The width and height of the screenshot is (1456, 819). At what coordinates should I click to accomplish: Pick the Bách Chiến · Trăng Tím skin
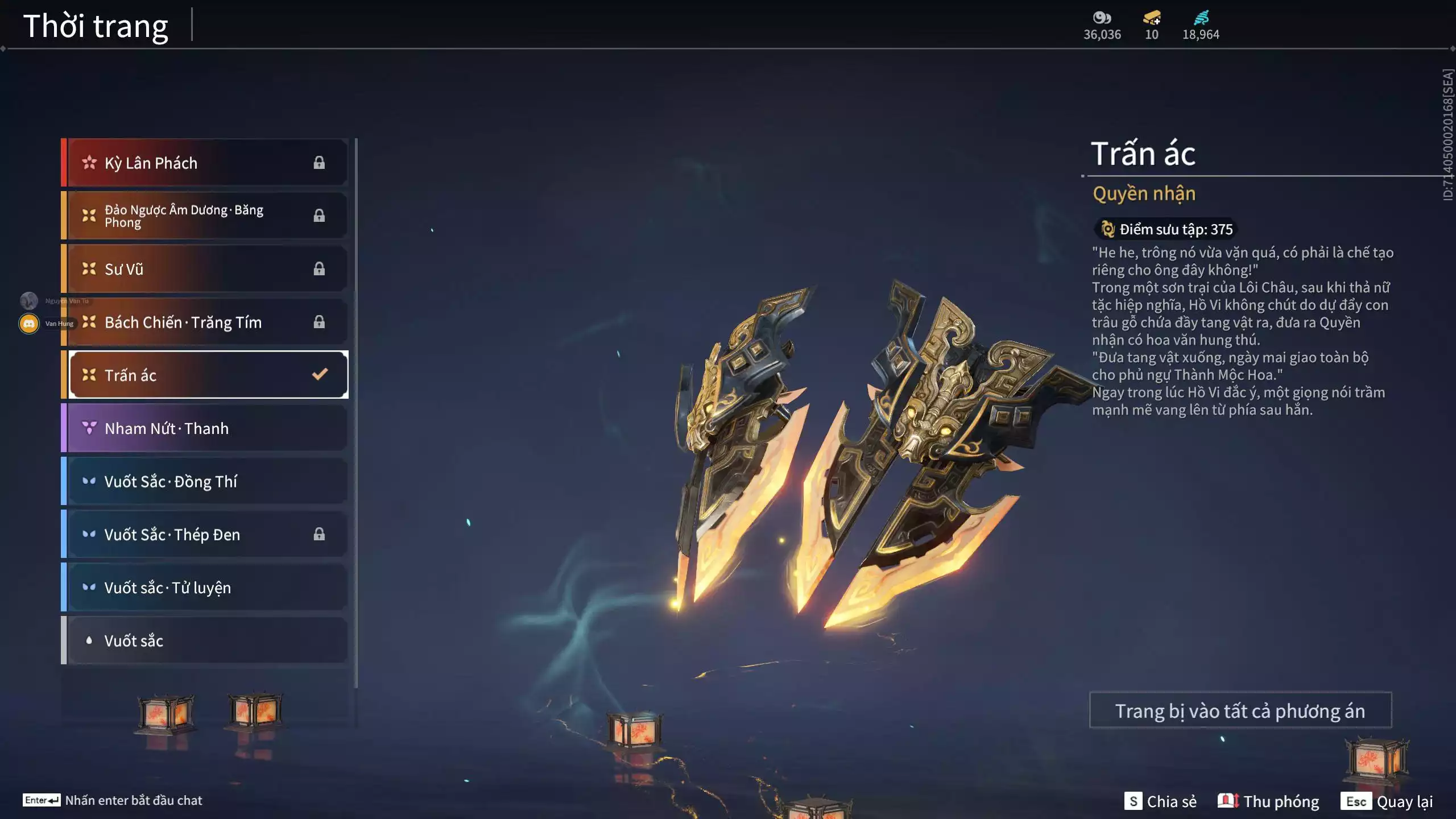point(205,322)
